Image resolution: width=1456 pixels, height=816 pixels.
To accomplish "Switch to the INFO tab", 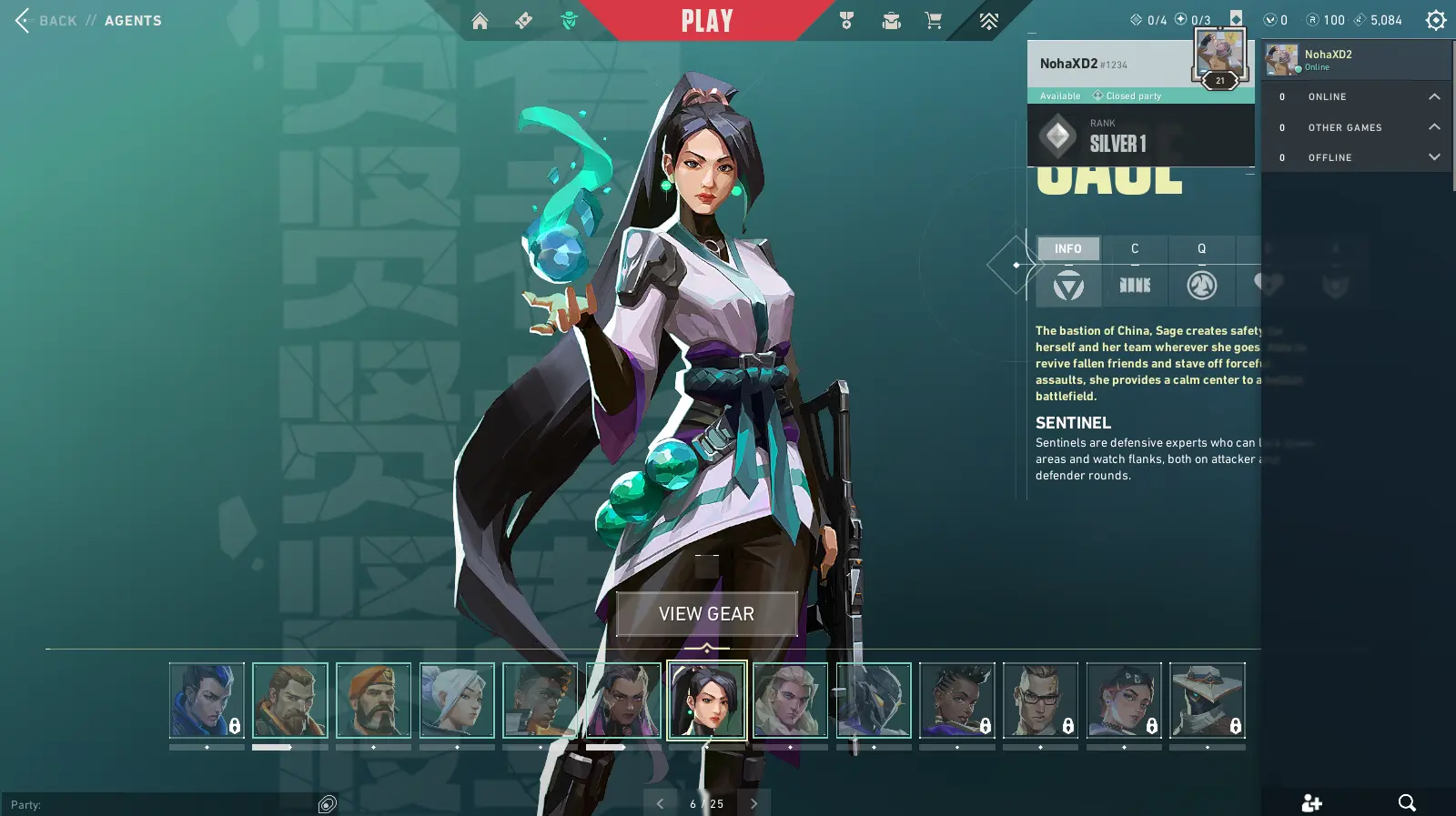I will 1067,248.
